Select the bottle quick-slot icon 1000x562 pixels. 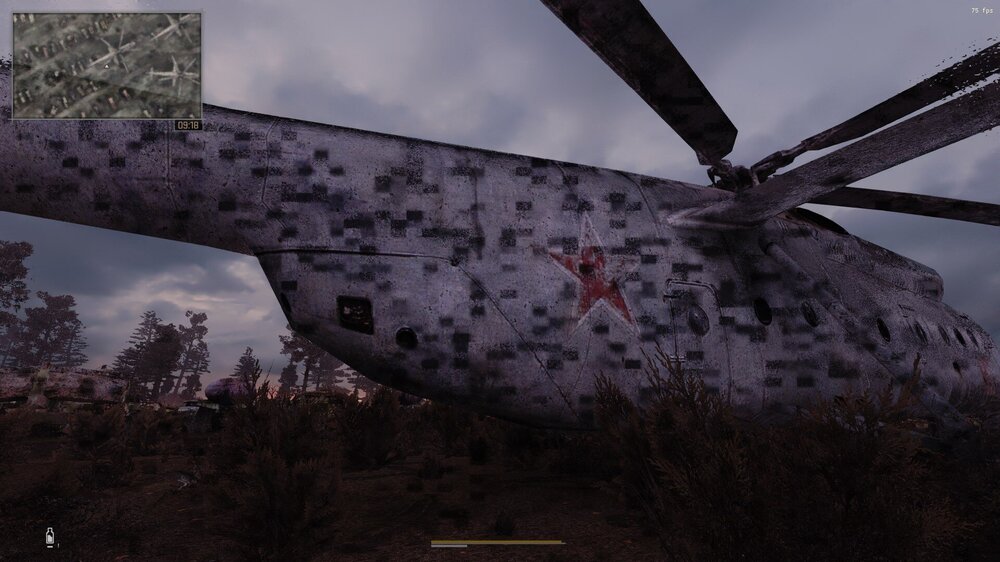[x=49, y=538]
